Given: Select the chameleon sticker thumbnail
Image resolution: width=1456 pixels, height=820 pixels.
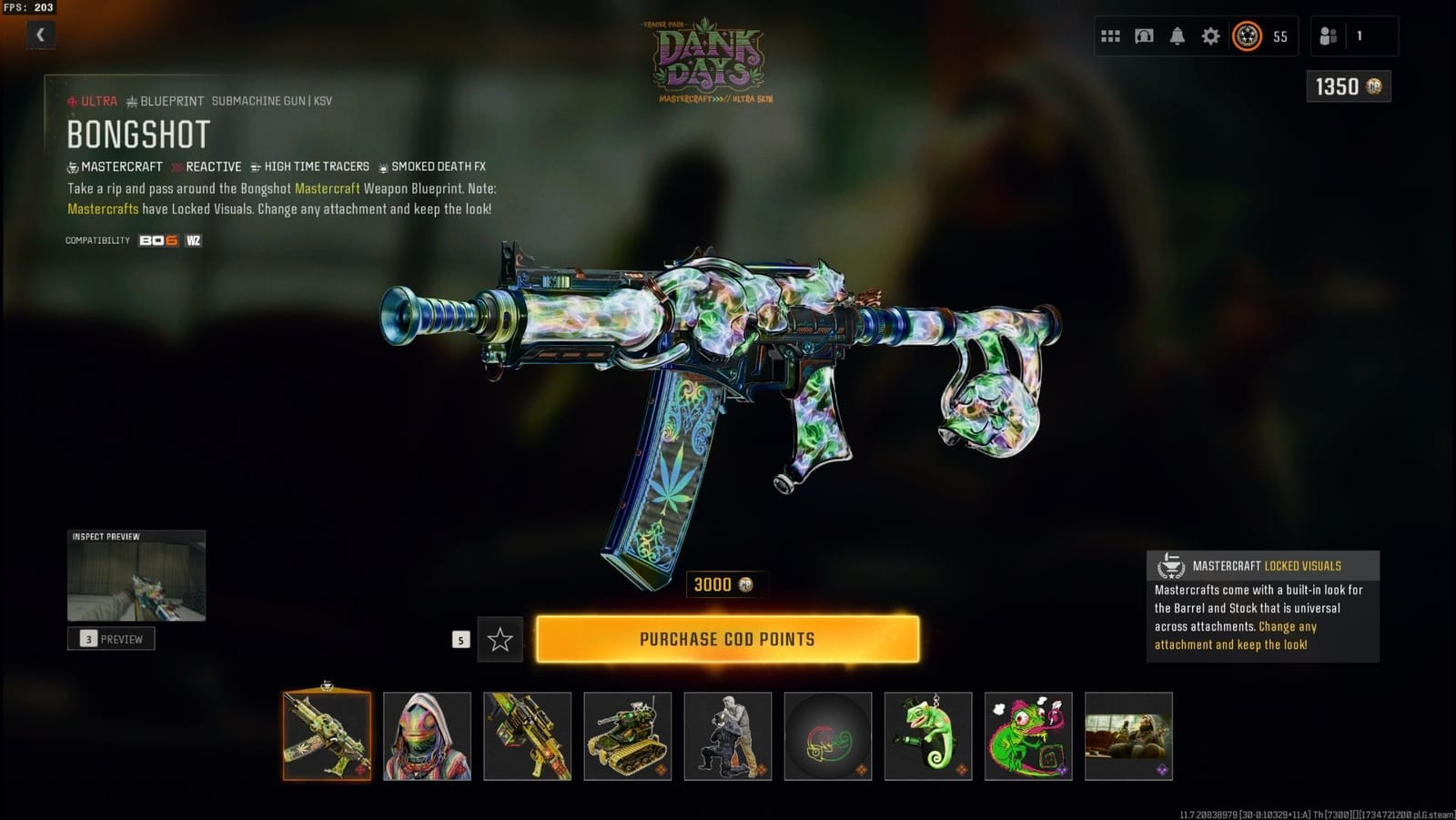Looking at the screenshot, I should click(1026, 736).
